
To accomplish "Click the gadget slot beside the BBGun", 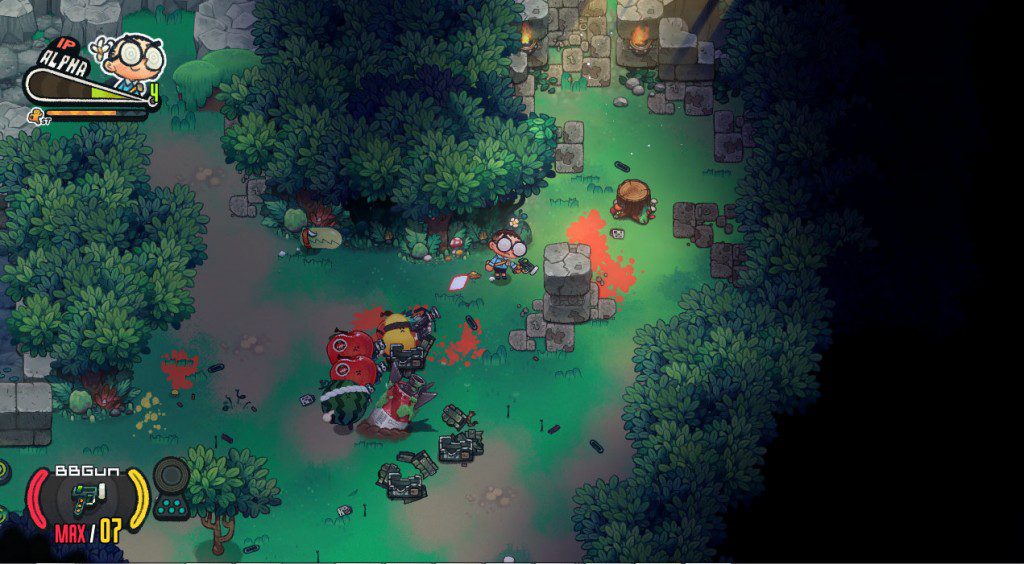I will (x=172, y=488).
